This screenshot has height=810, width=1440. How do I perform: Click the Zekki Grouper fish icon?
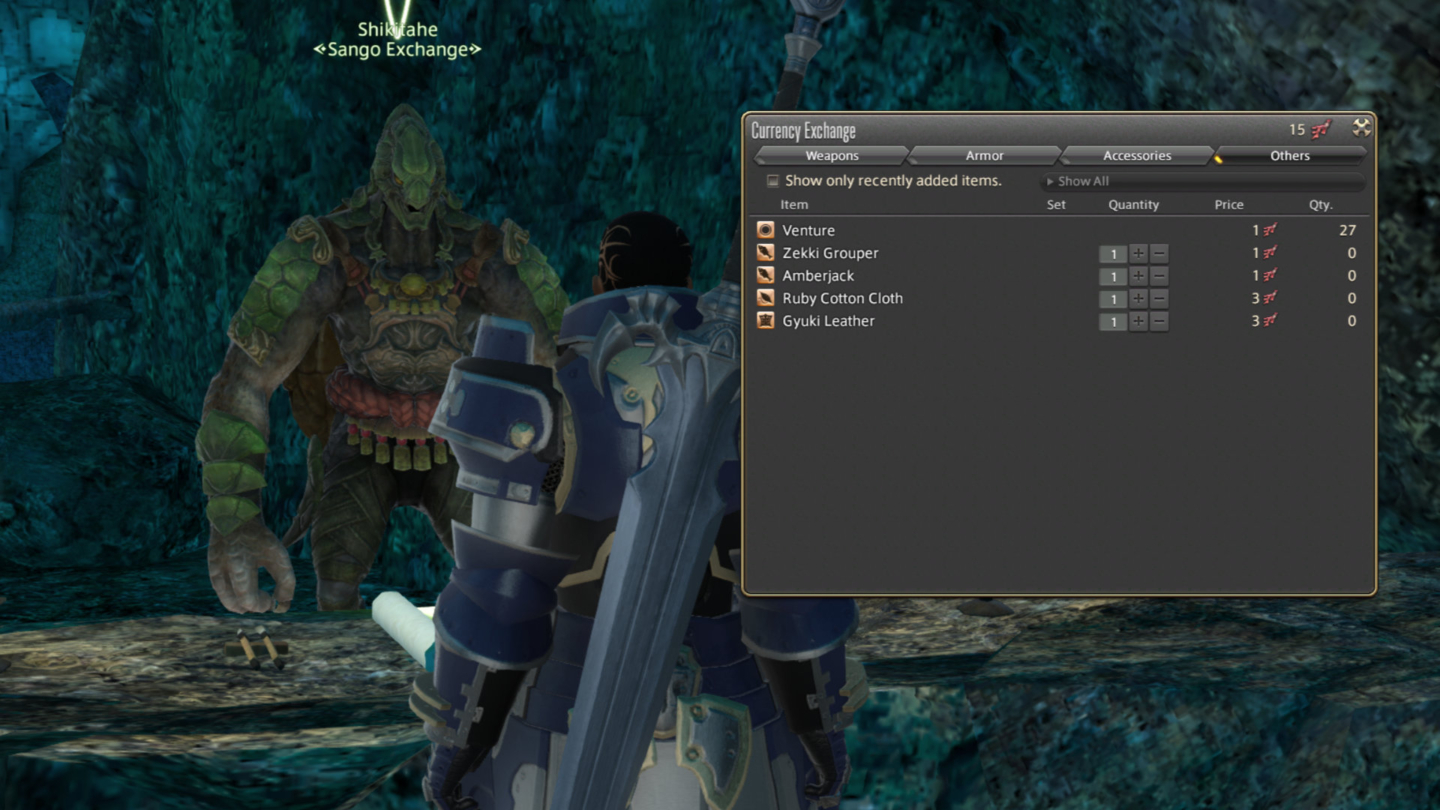click(x=765, y=253)
